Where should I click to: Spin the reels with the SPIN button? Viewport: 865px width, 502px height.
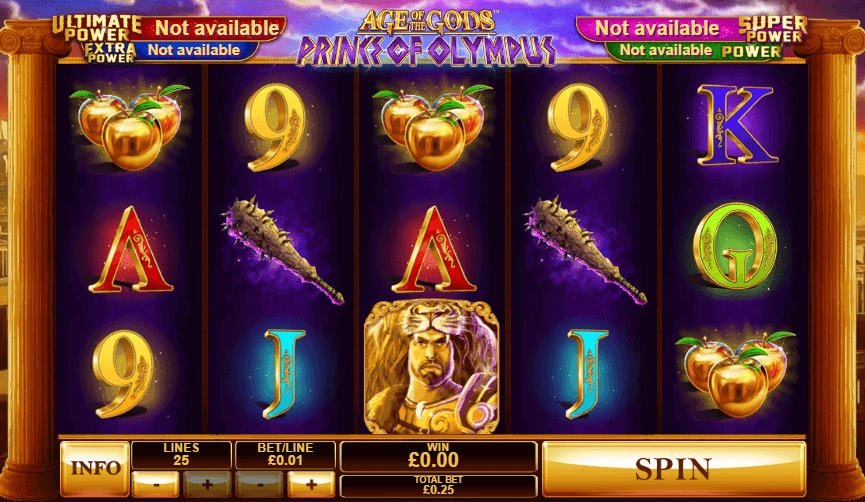coord(673,468)
